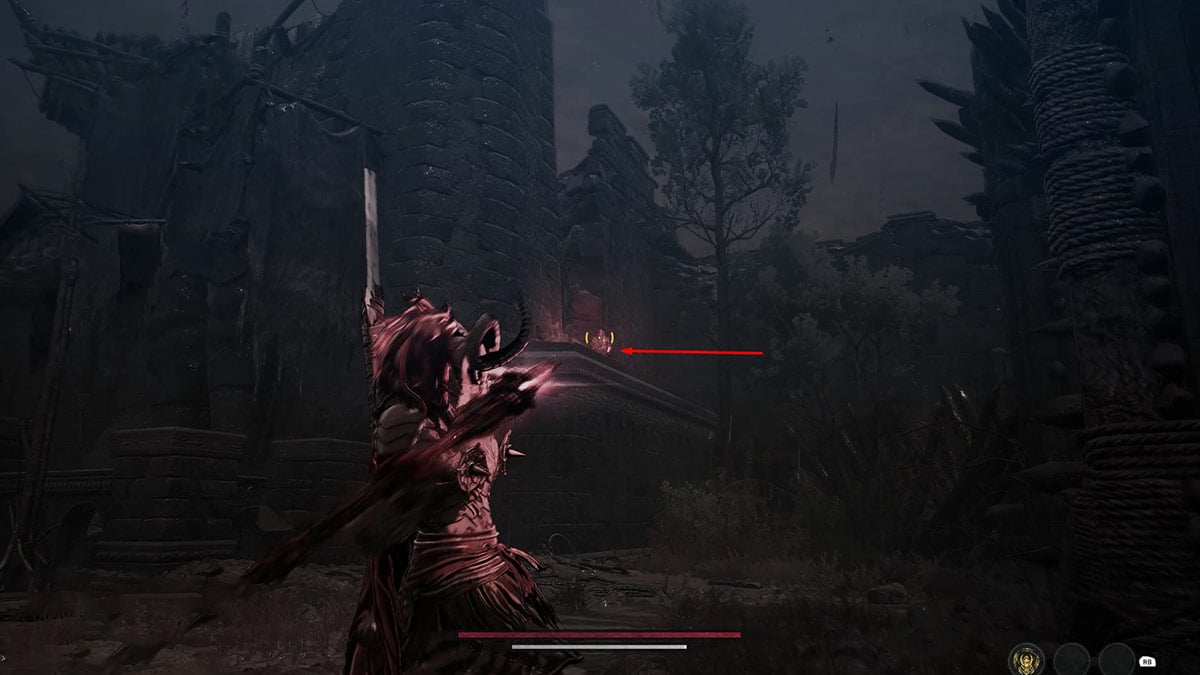Select the golden scarab ability slot
1200x675 pixels.
pyautogui.click(x=1025, y=659)
